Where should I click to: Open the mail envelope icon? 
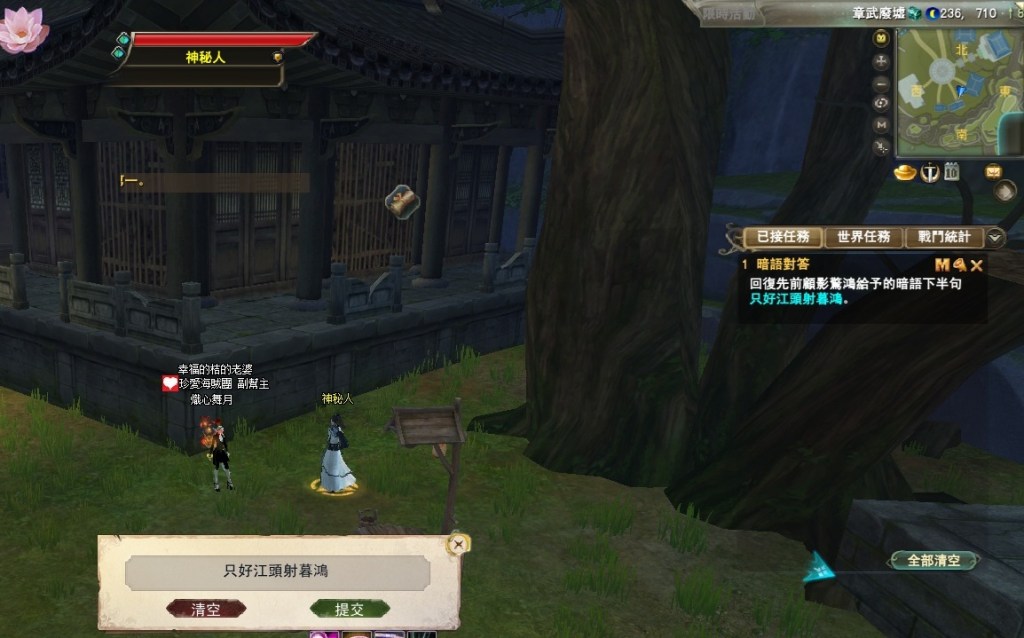coord(993,171)
